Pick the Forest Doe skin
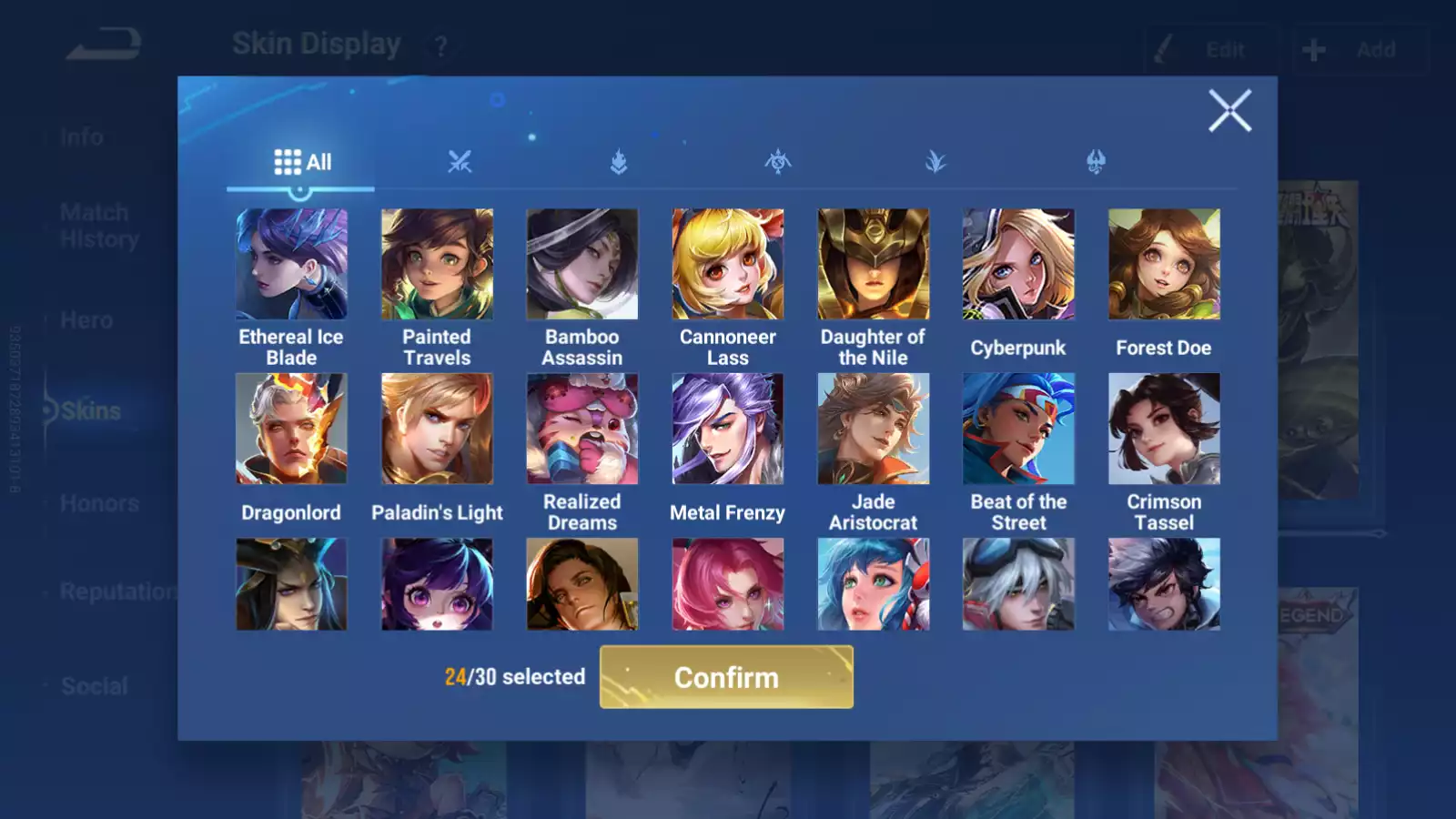Viewport: 1456px width, 819px height. pyautogui.click(x=1164, y=264)
